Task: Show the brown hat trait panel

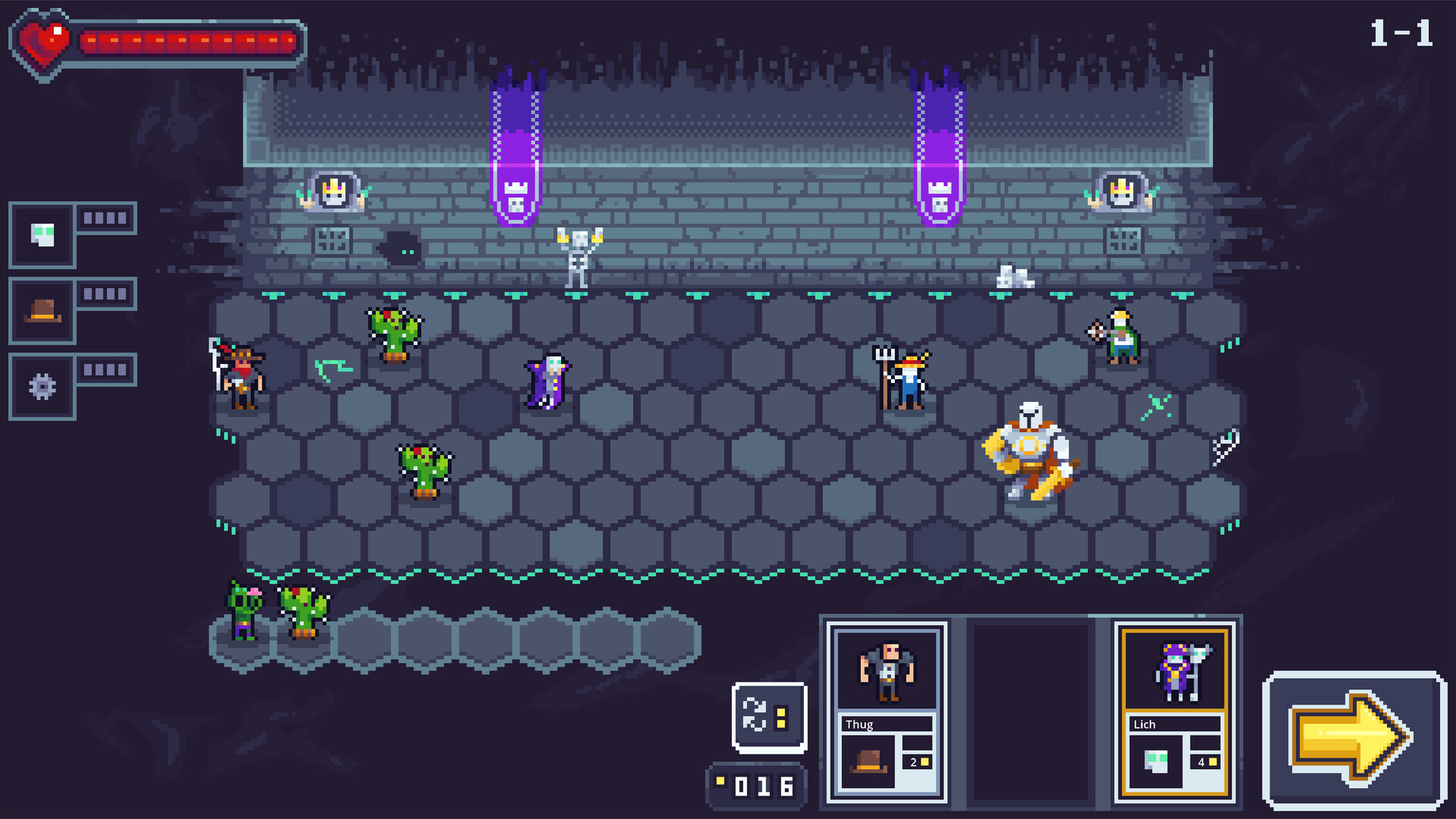Action: click(x=42, y=311)
